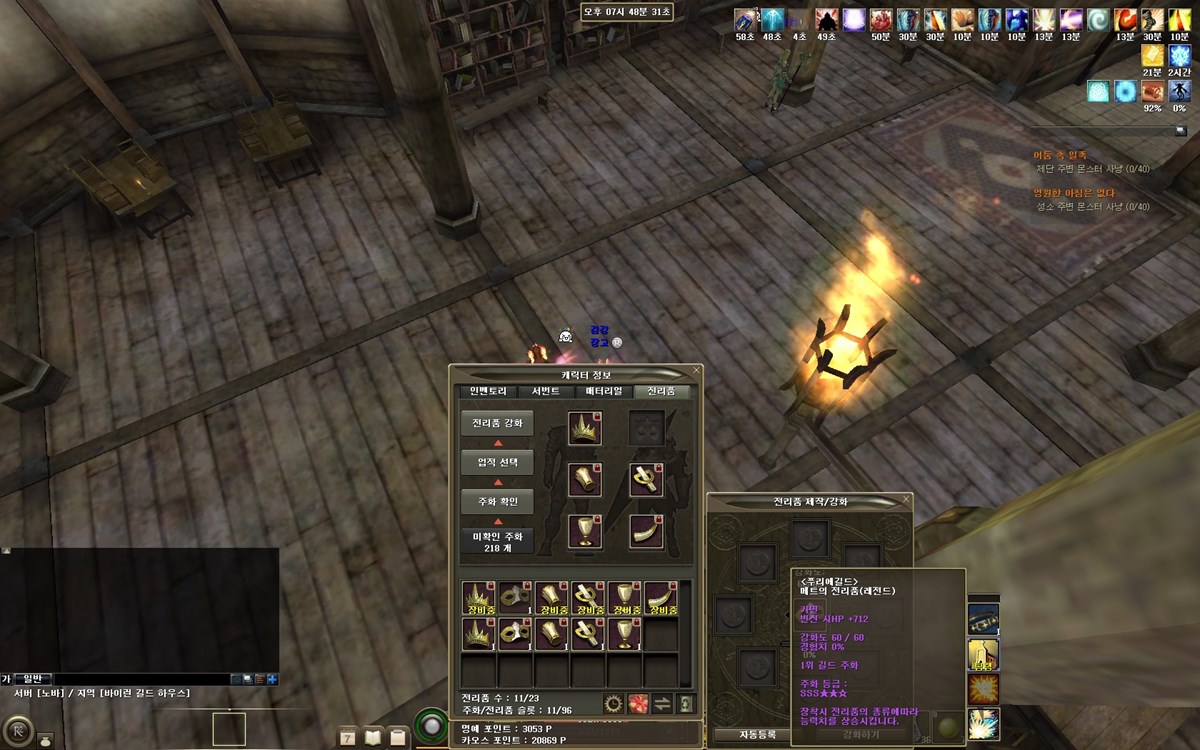Activate the 주화 확인 button
This screenshot has height=750, width=1200.
point(497,502)
